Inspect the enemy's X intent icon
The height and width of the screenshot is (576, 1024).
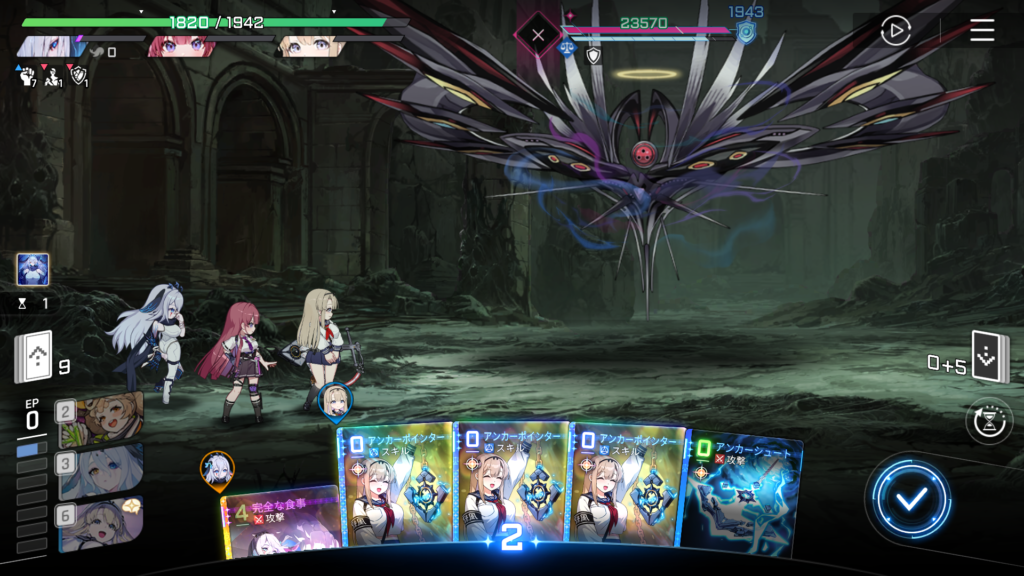click(538, 35)
